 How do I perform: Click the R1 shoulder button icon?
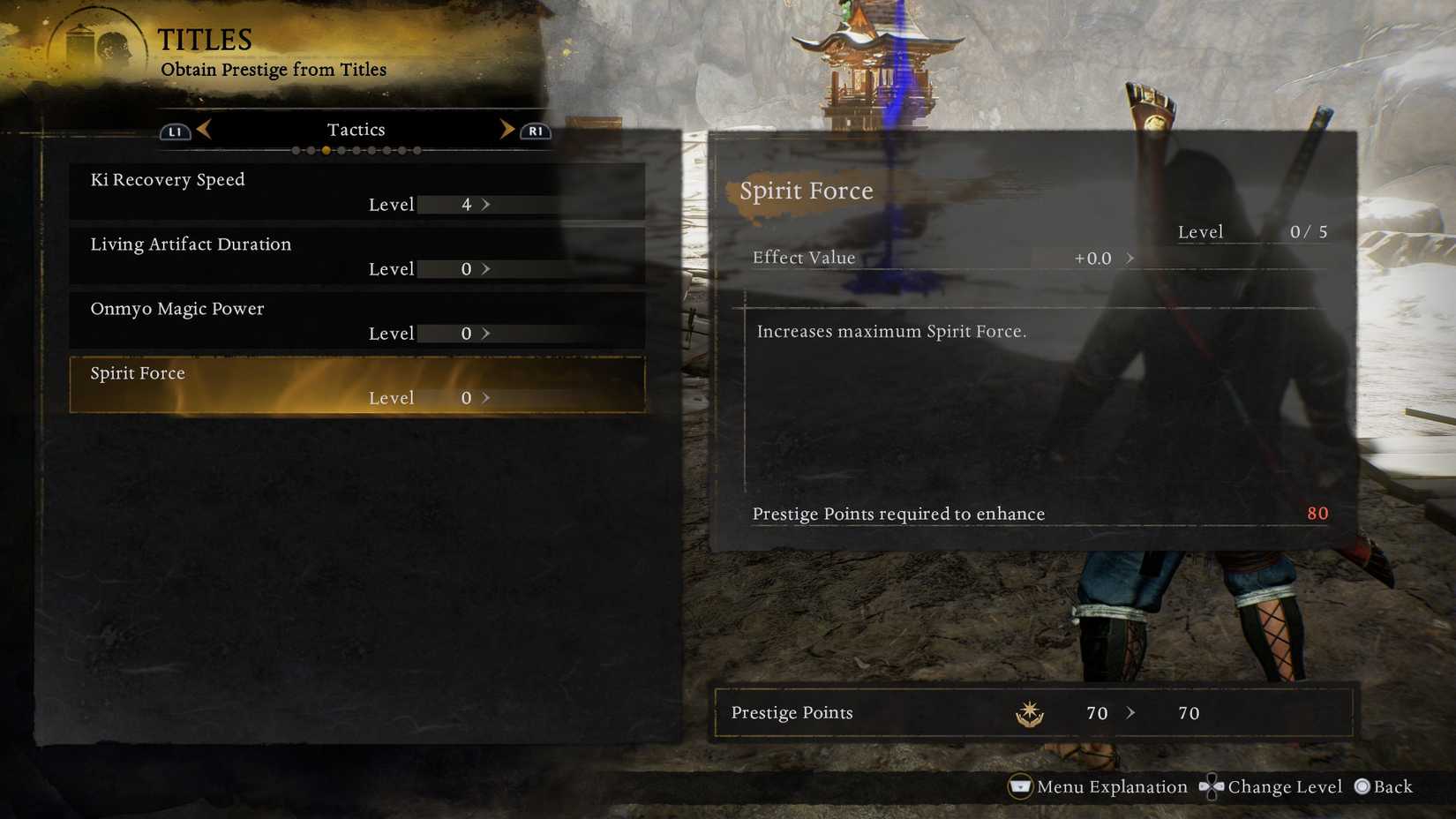pos(533,130)
